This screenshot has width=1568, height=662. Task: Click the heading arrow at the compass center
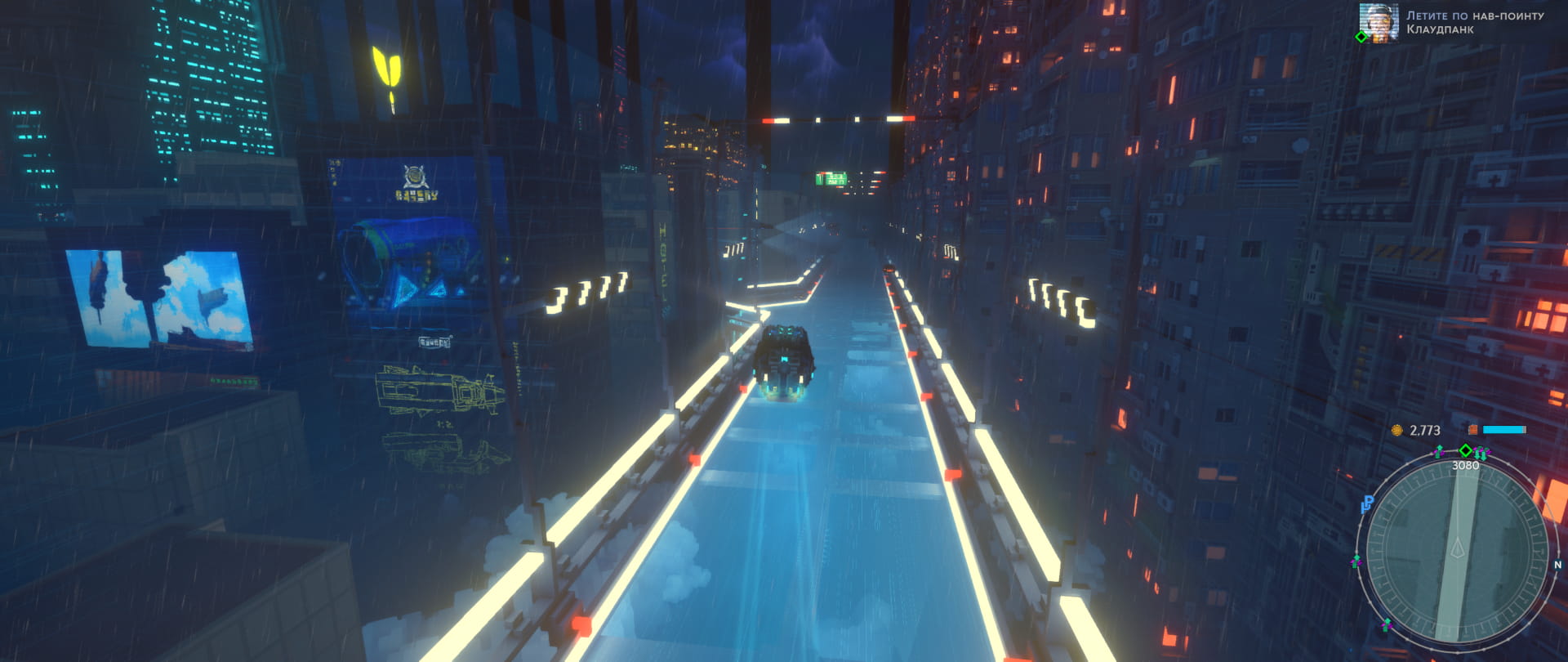click(1459, 547)
